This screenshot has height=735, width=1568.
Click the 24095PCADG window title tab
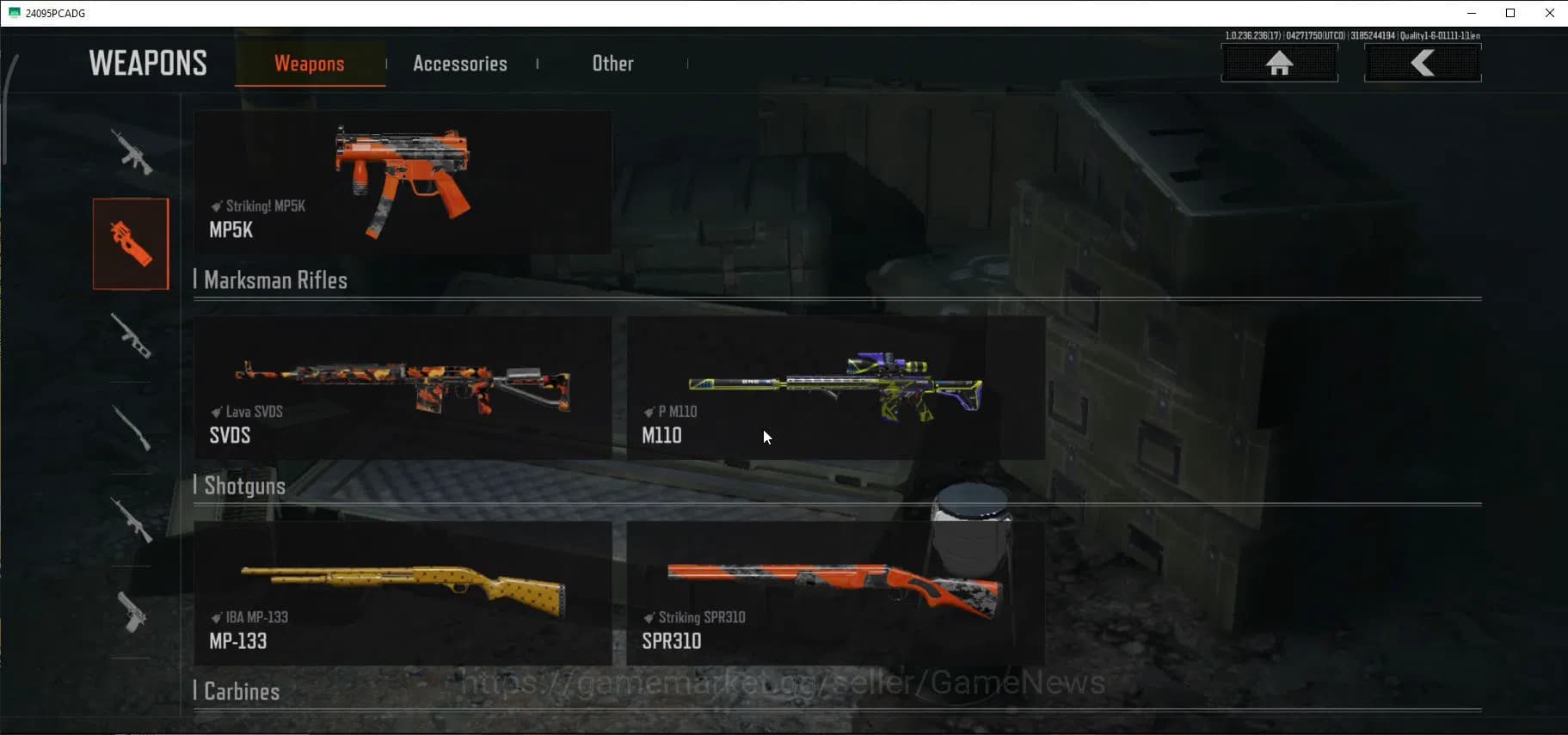[54, 13]
